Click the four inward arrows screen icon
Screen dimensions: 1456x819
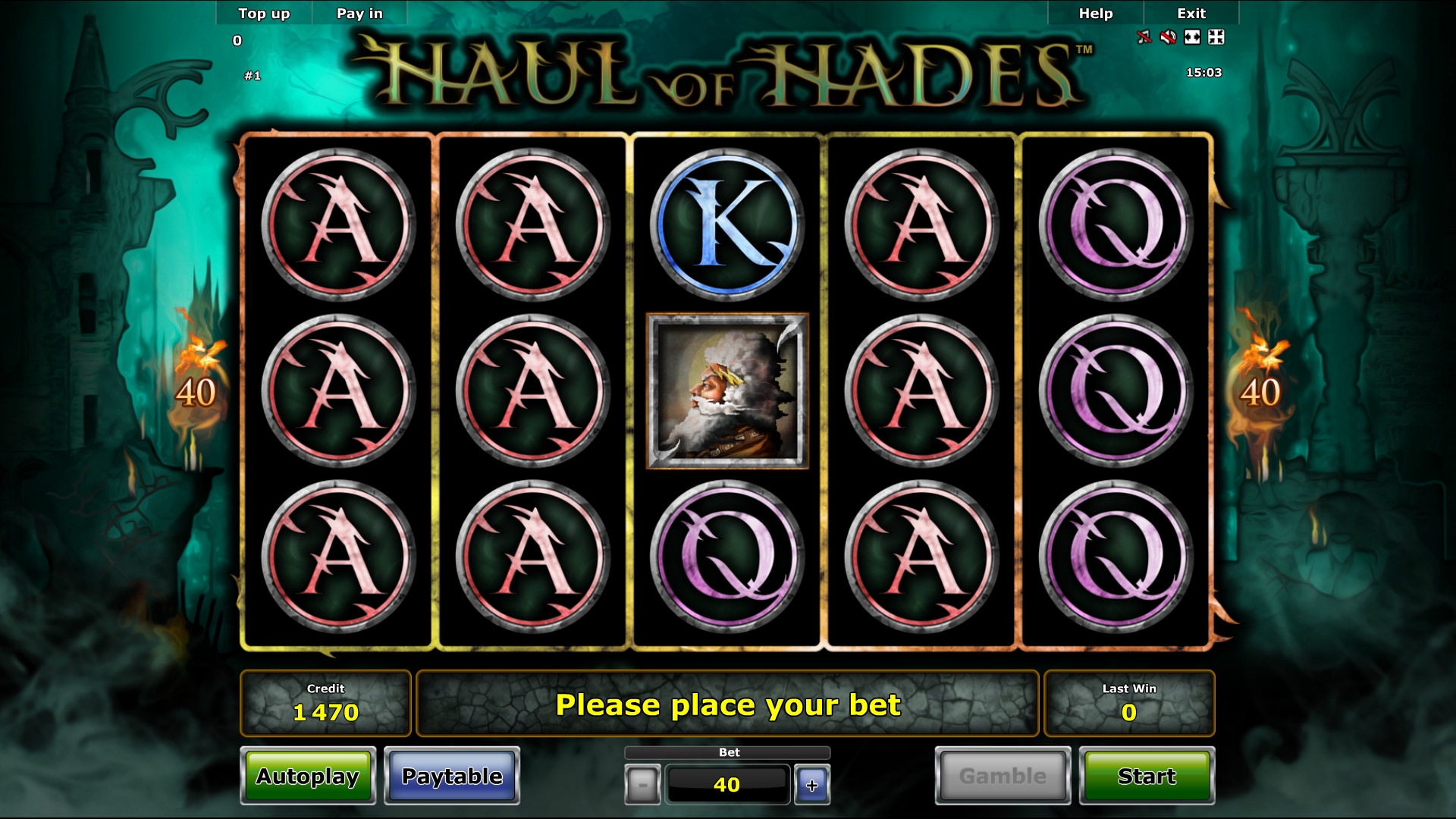coord(1216,36)
